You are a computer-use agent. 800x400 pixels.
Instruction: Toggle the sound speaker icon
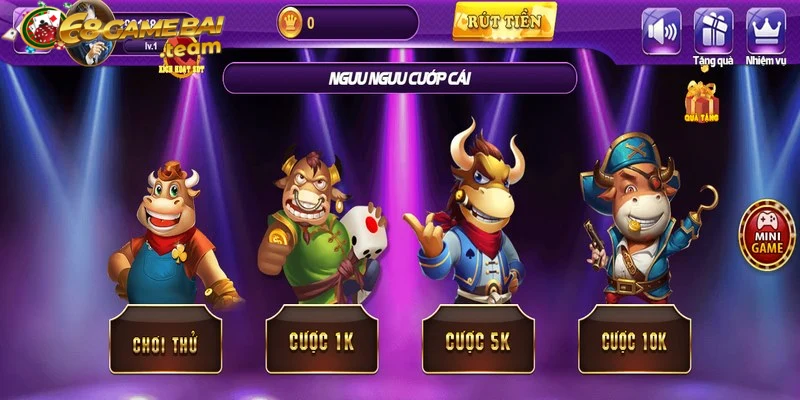tap(661, 30)
